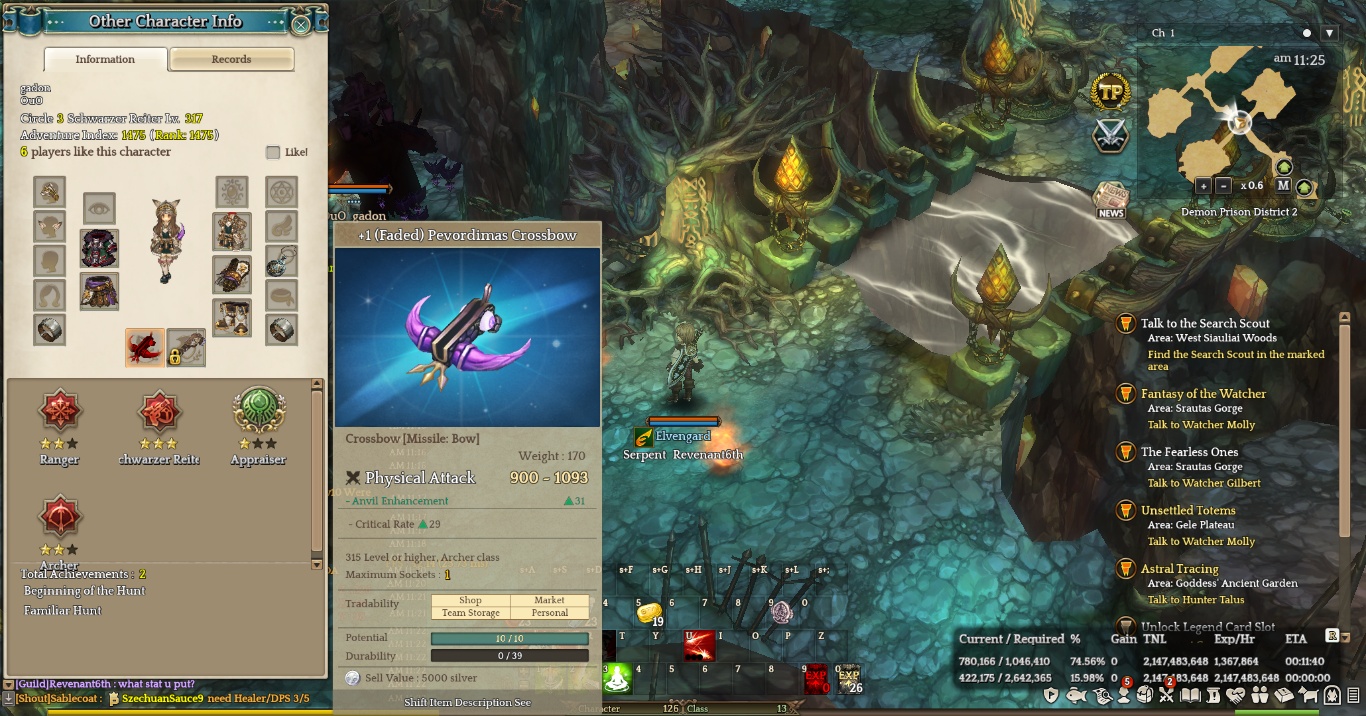Zoom in the minimap with plus button
The height and width of the screenshot is (716, 1366).
pos(1203,185)
